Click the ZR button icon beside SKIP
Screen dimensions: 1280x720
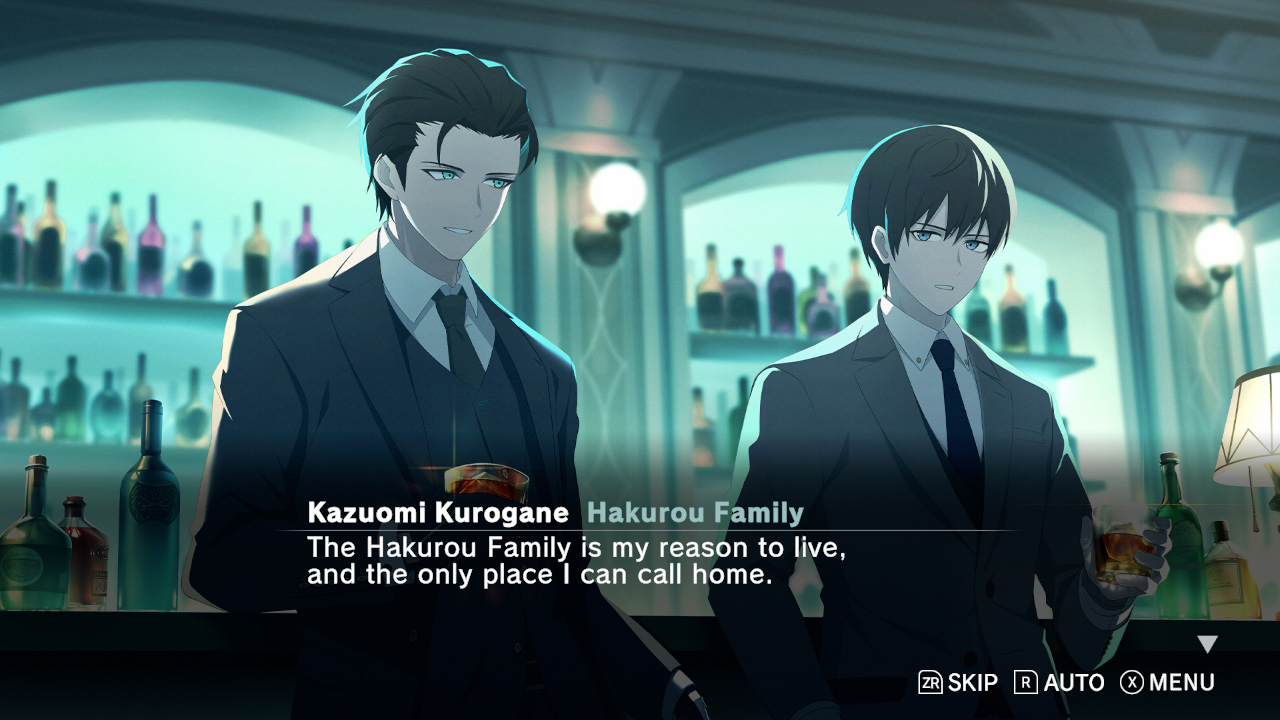pos(931,682)
